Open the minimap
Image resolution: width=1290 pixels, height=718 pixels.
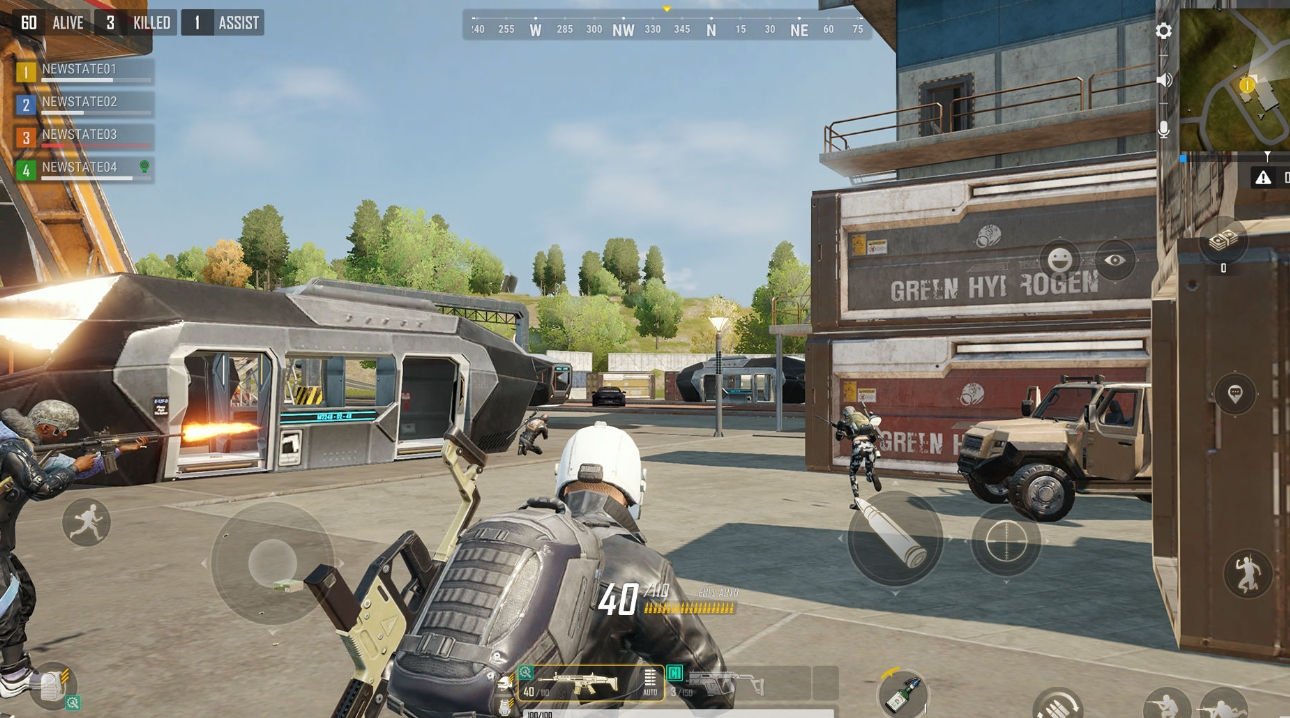click(x=1236, y=80)
